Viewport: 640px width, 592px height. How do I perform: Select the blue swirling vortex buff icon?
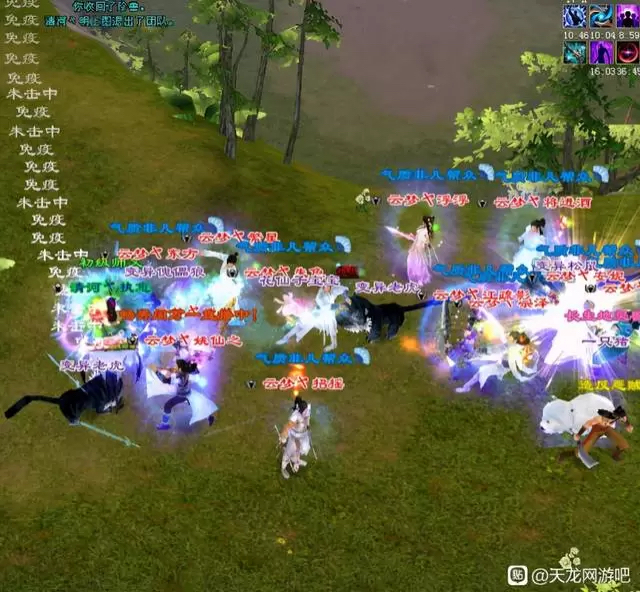(600, 17)
